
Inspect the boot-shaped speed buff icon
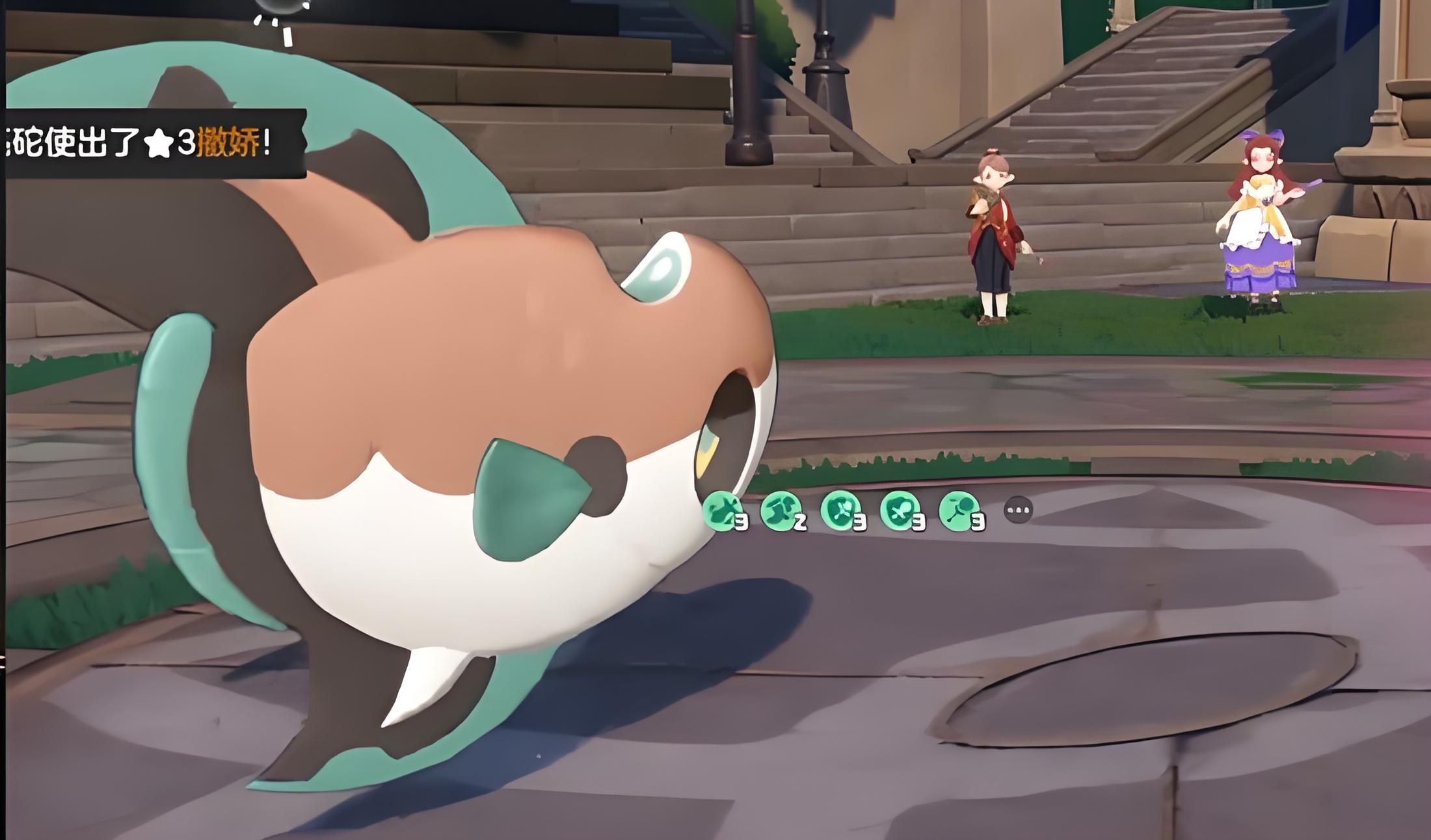[781, 510]
